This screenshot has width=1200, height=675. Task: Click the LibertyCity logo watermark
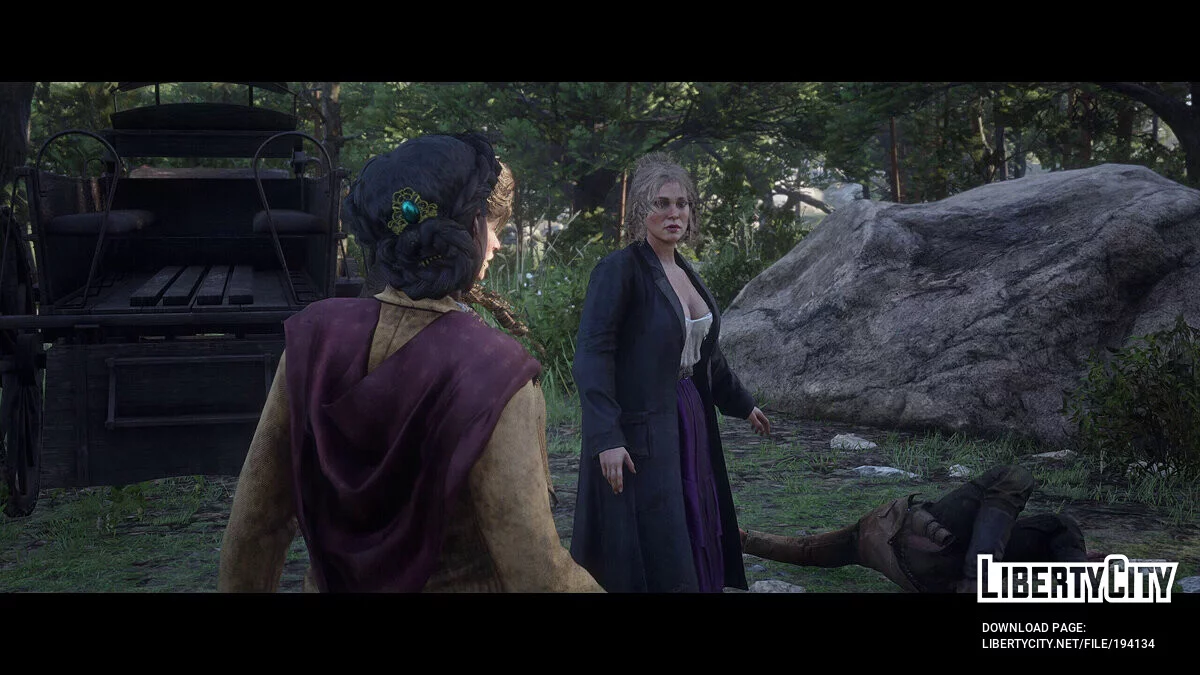click(x=1076, y=579)
